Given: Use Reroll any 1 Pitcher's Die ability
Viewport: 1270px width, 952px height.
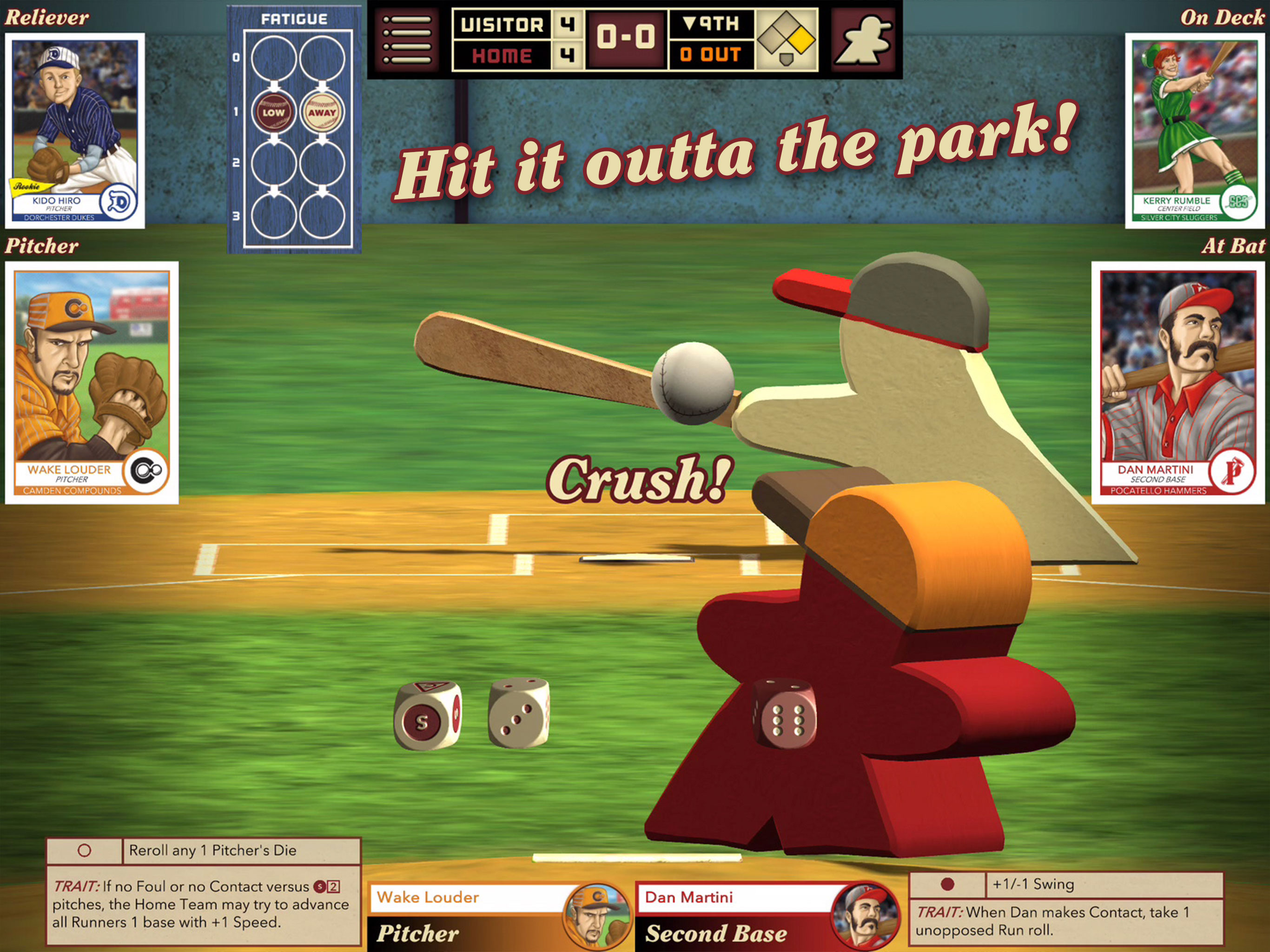Looking at the screenshot, I should 204,850.
